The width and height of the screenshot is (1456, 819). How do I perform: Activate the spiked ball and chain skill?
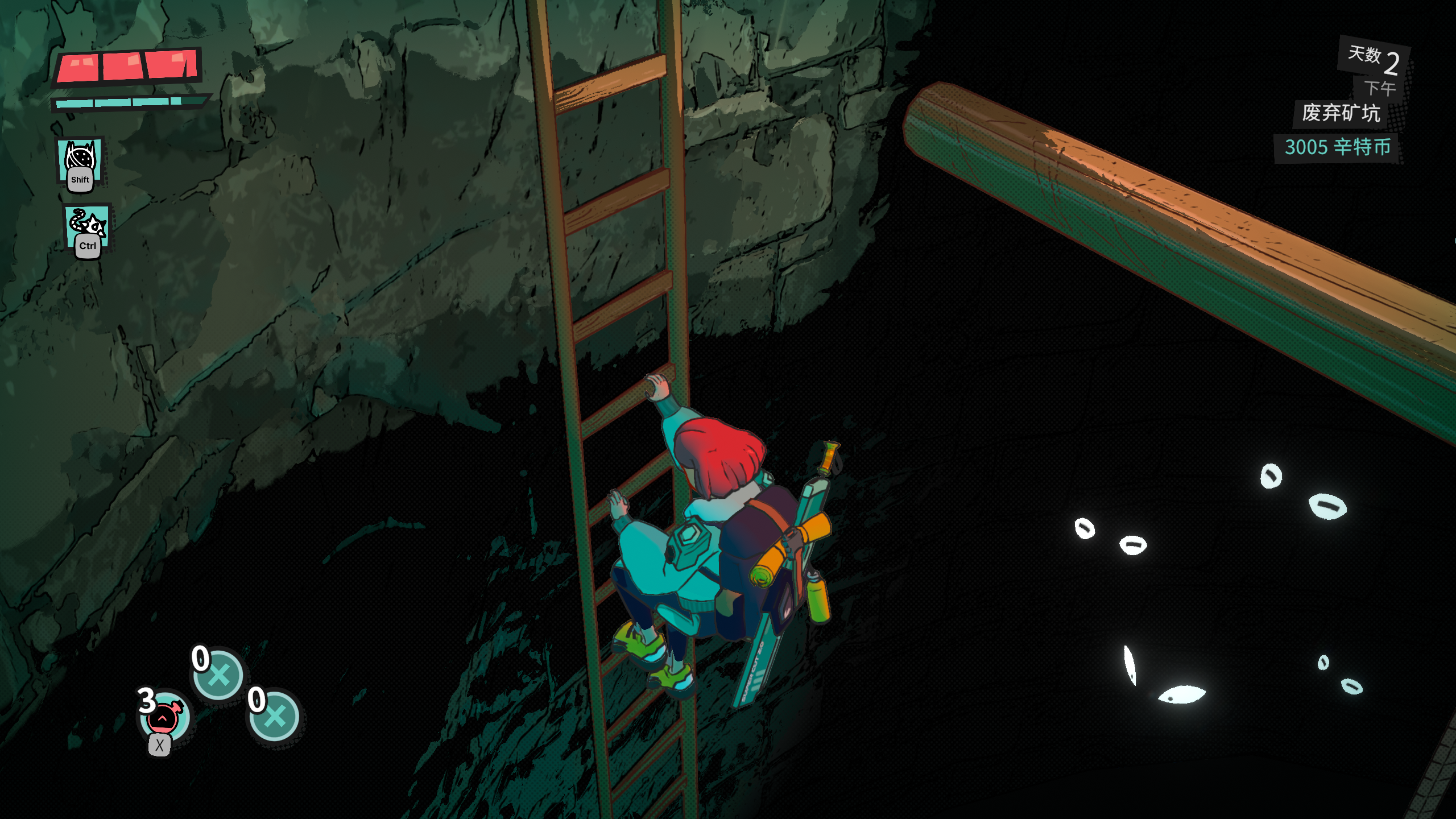pyautogui.click(x=88, y=225)
